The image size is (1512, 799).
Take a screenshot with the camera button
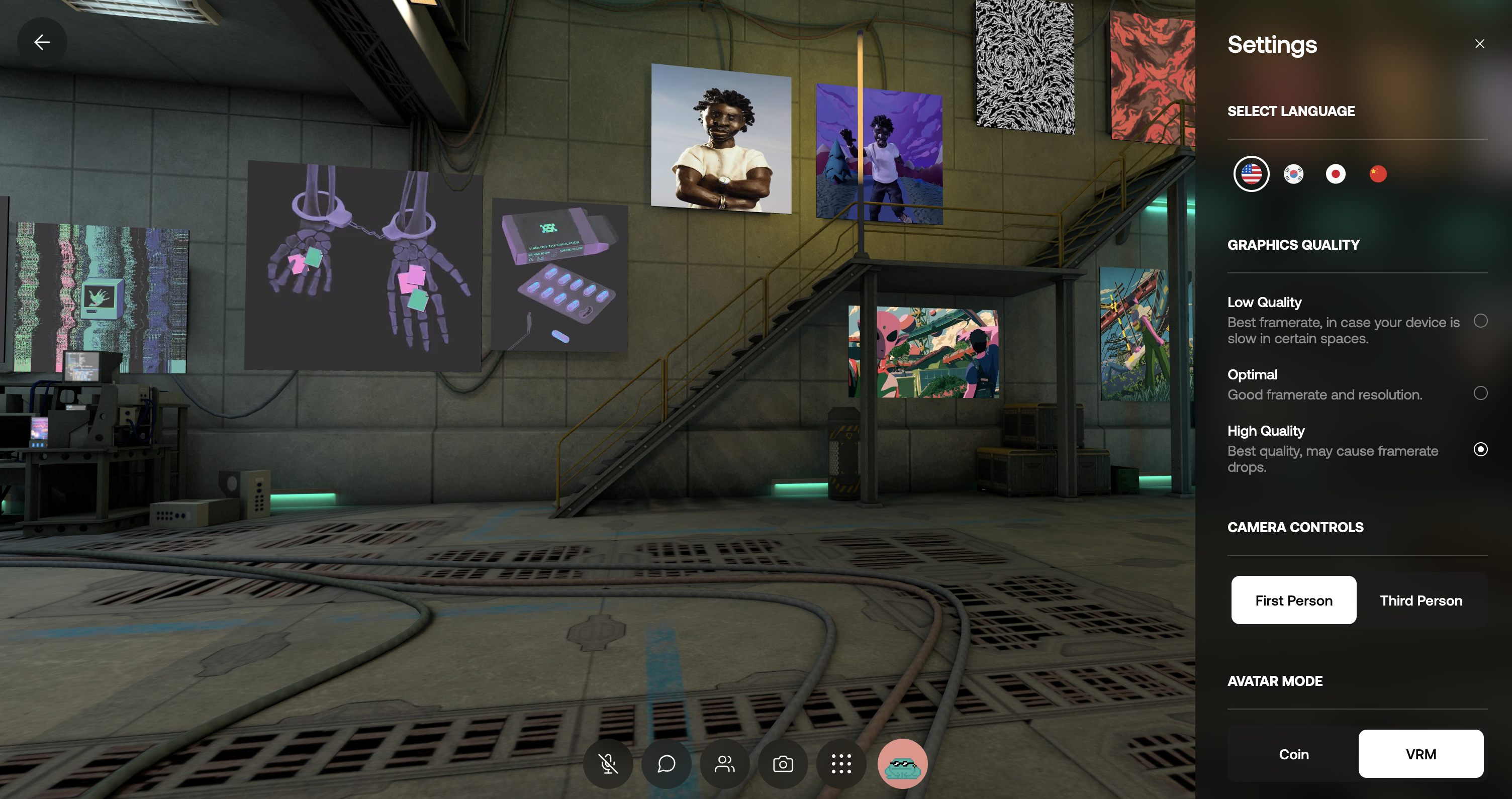pos(783,764)
